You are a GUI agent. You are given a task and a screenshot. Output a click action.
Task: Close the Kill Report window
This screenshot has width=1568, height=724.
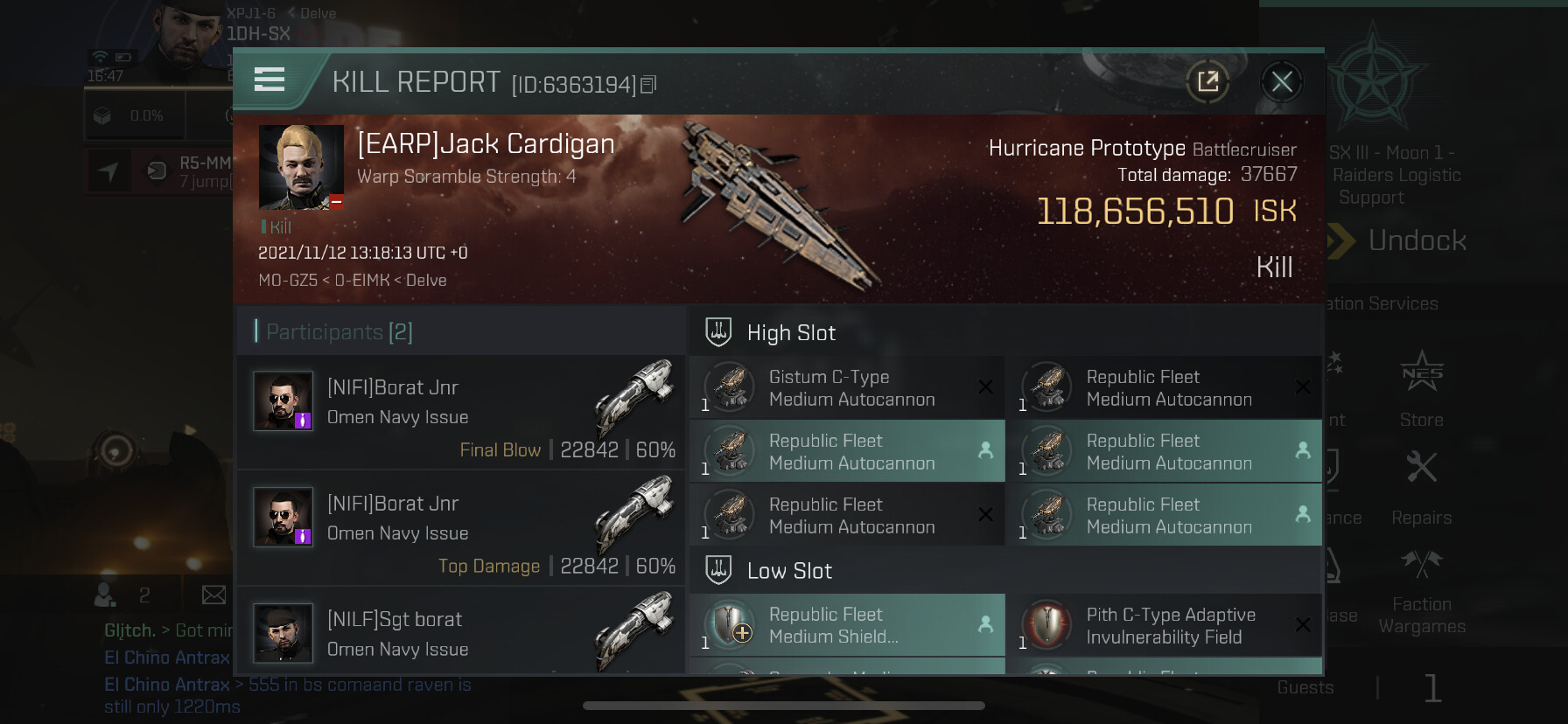click(1282, 82)
